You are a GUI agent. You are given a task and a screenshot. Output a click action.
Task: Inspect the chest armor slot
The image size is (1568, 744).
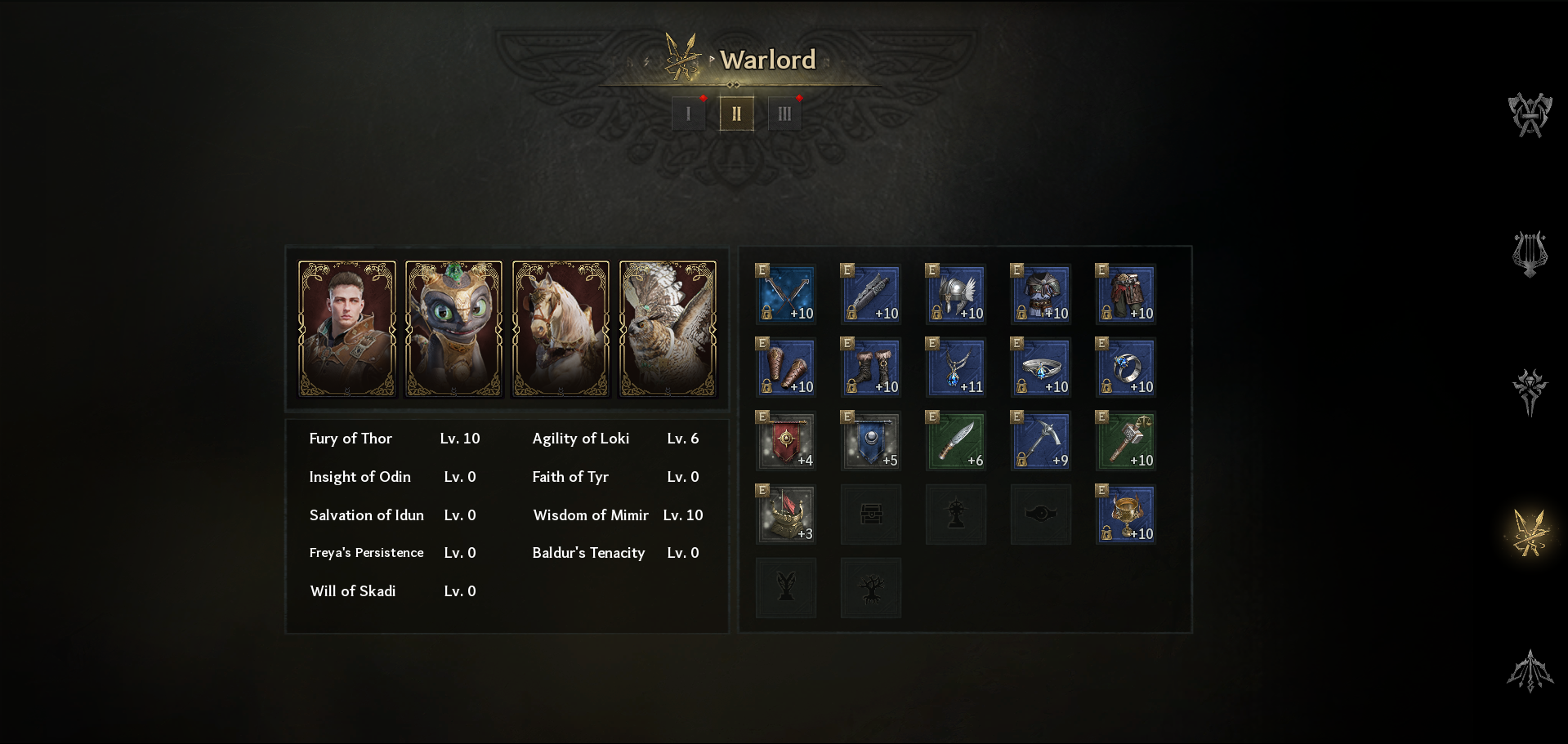click(1041, 294)
